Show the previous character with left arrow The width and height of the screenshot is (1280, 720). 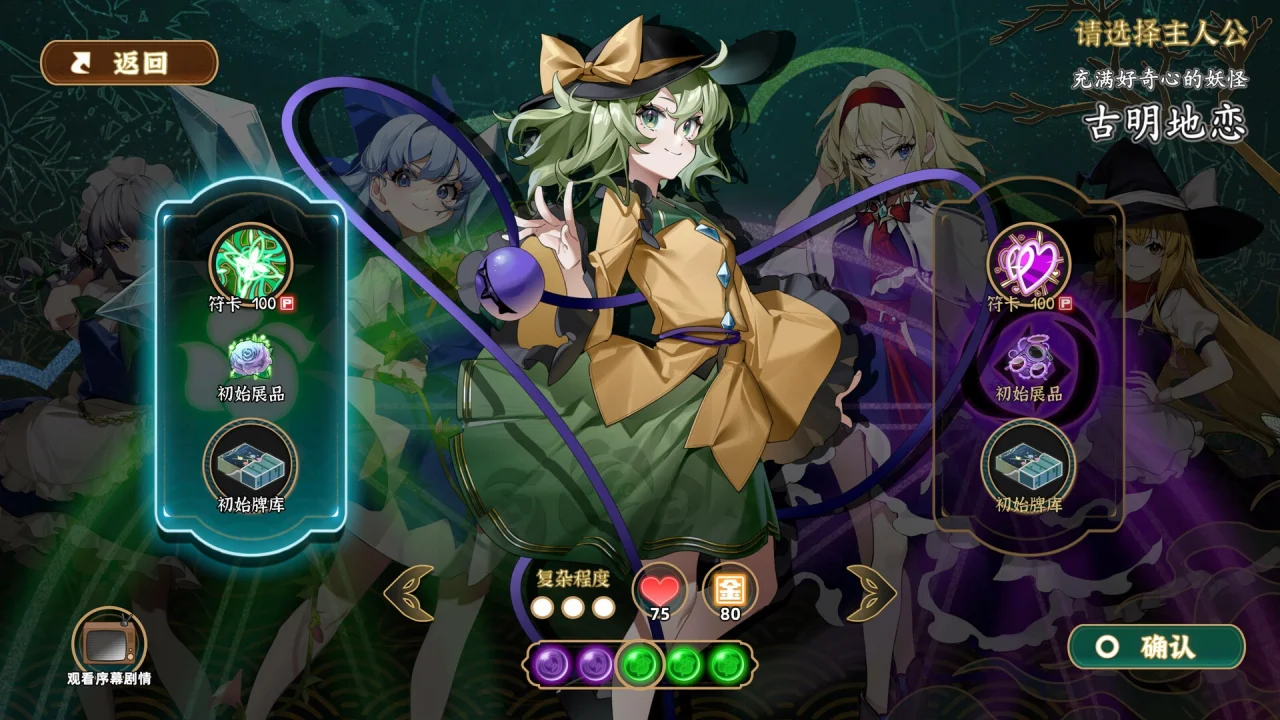pyautogui.click(x=409, y=592)
